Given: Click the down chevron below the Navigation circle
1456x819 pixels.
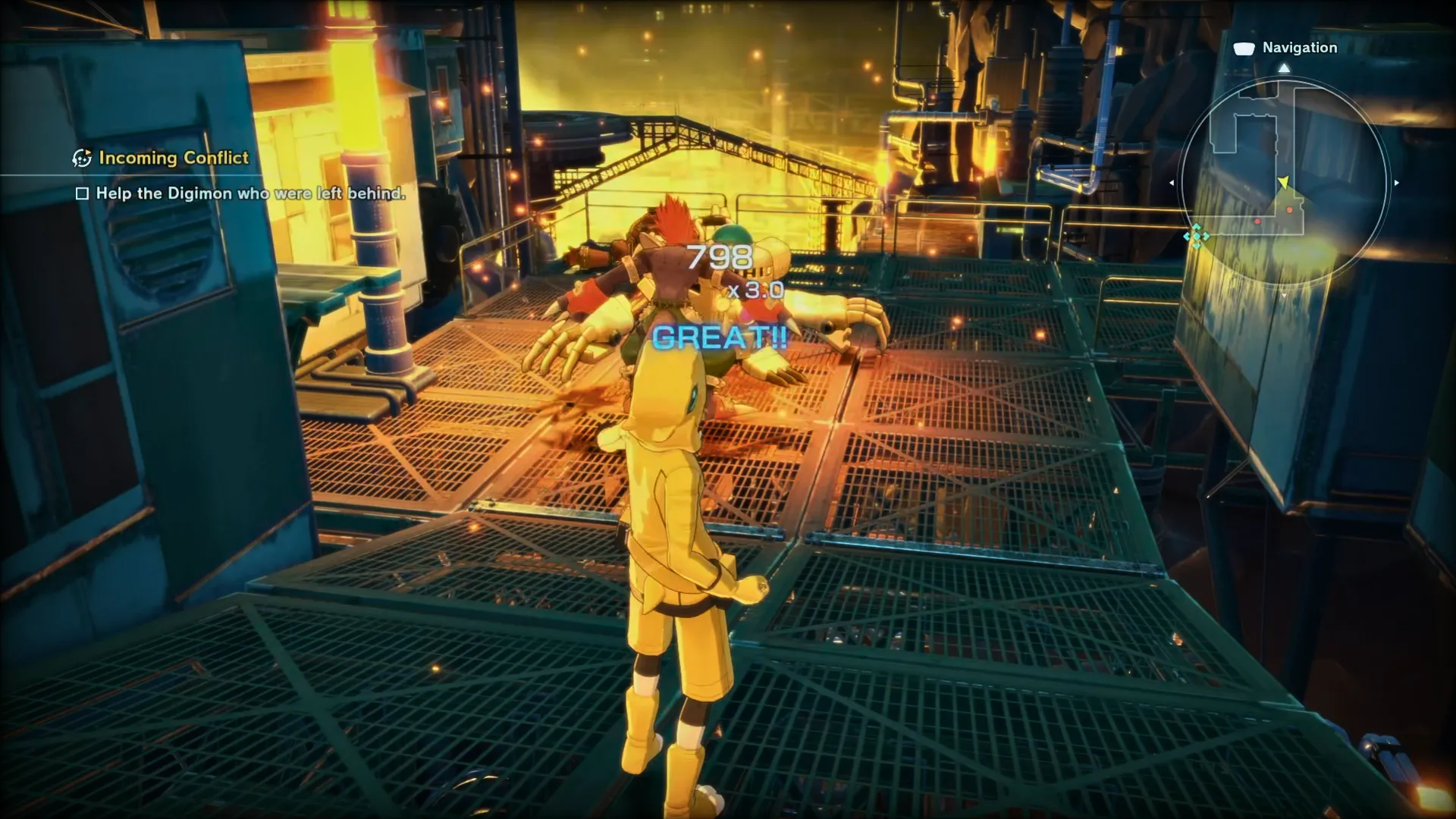Looking at the screenshot, I should pyautogui.click(x=1284, y=294).
